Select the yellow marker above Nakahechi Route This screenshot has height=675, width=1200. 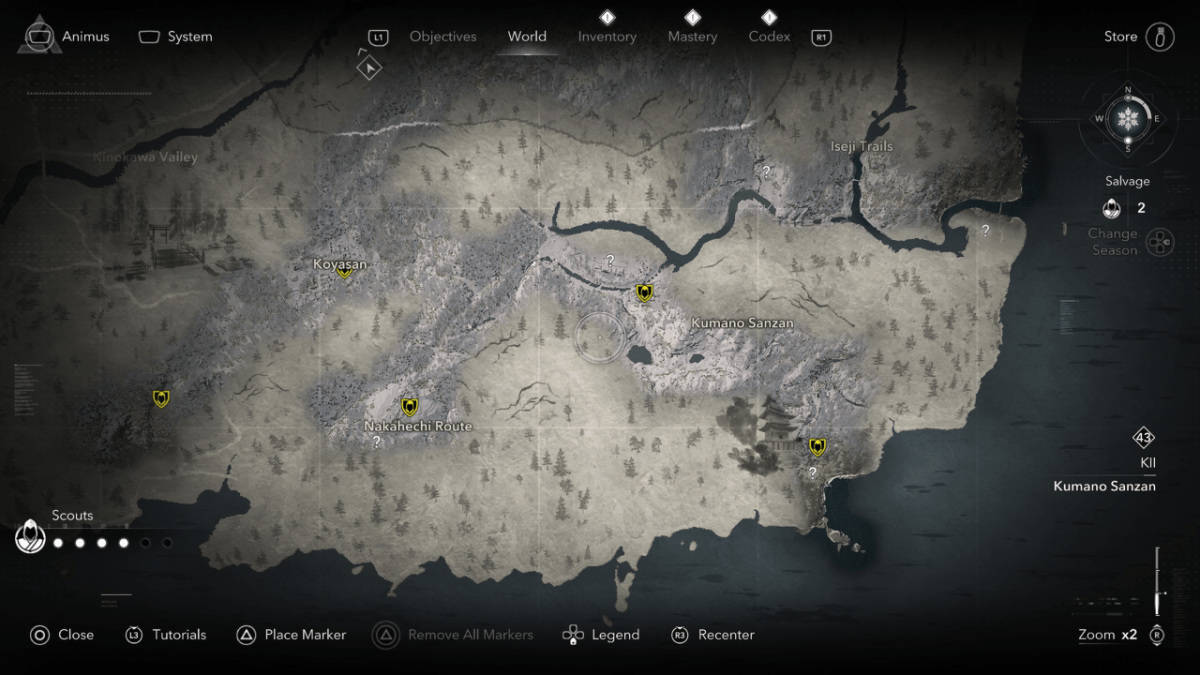409,406
